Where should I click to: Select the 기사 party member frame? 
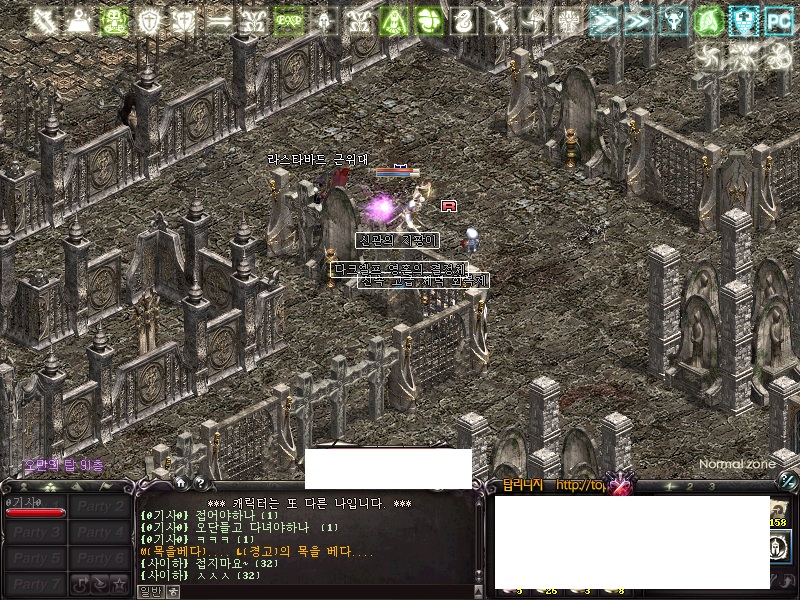point(35,507)
